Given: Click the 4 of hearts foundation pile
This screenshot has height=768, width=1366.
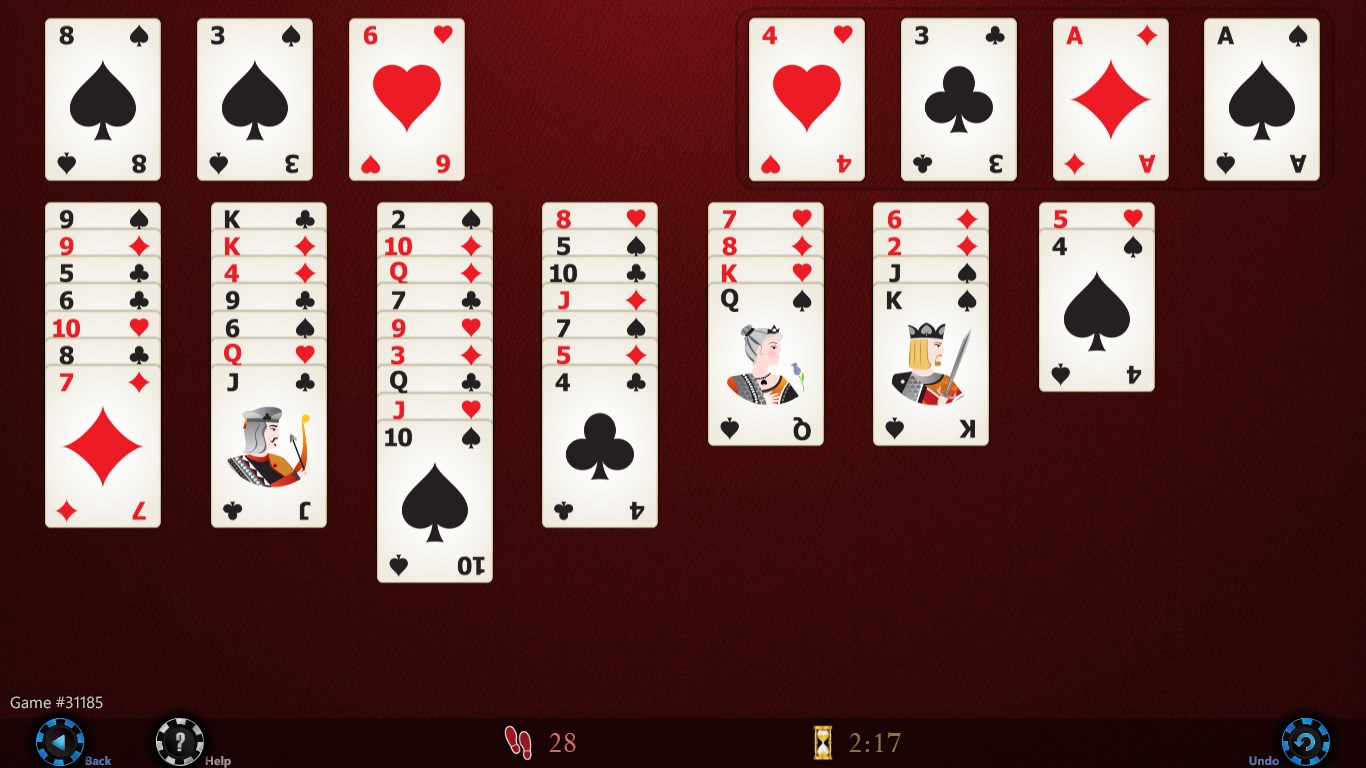Looking at the screenshot, I should coord(806,97).
